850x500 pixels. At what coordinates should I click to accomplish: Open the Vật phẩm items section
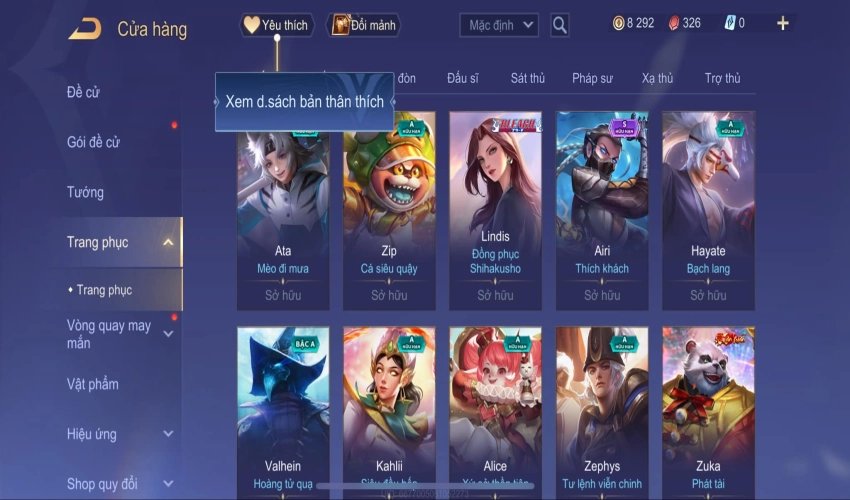93,384
